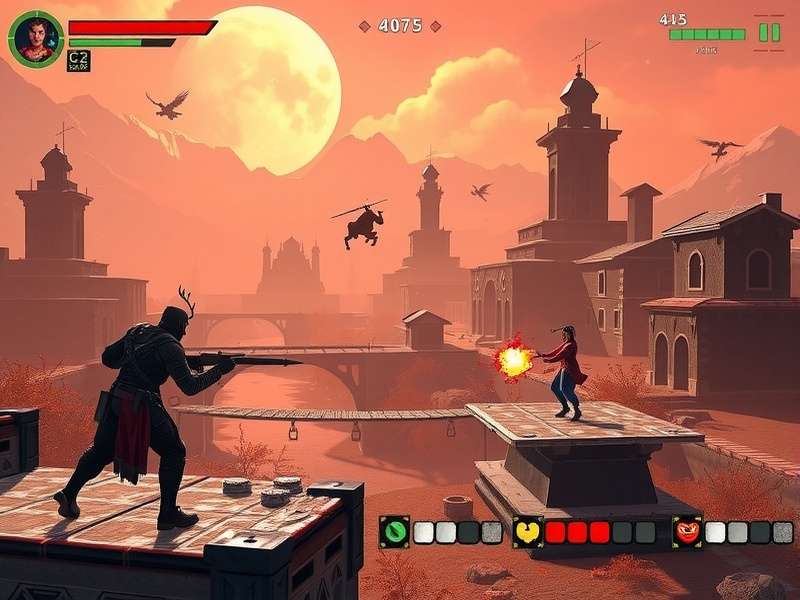Select the green leaf ability icon
800x600 pixels.
point(394,531)
